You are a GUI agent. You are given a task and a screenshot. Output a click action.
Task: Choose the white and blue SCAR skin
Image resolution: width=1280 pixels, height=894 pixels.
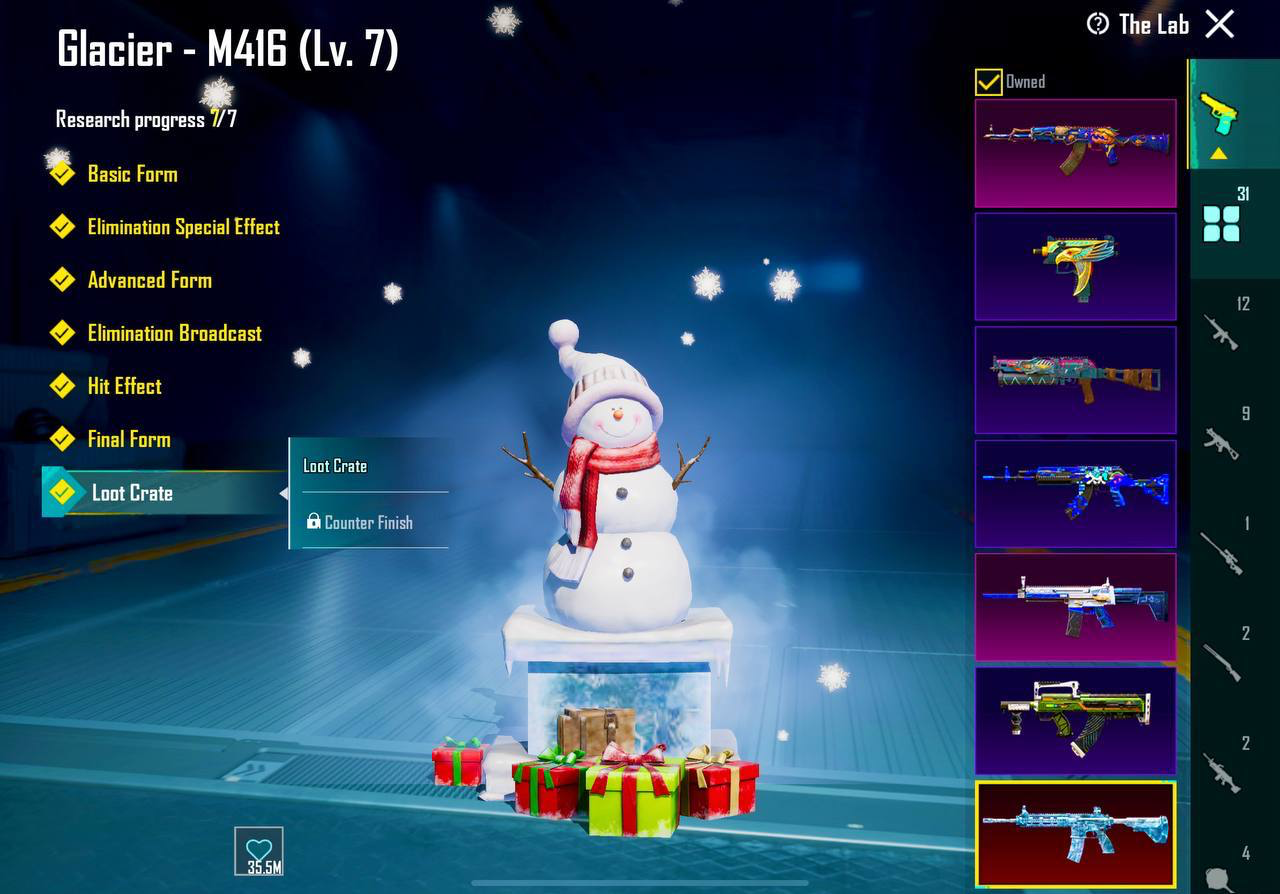point(1075,607)
